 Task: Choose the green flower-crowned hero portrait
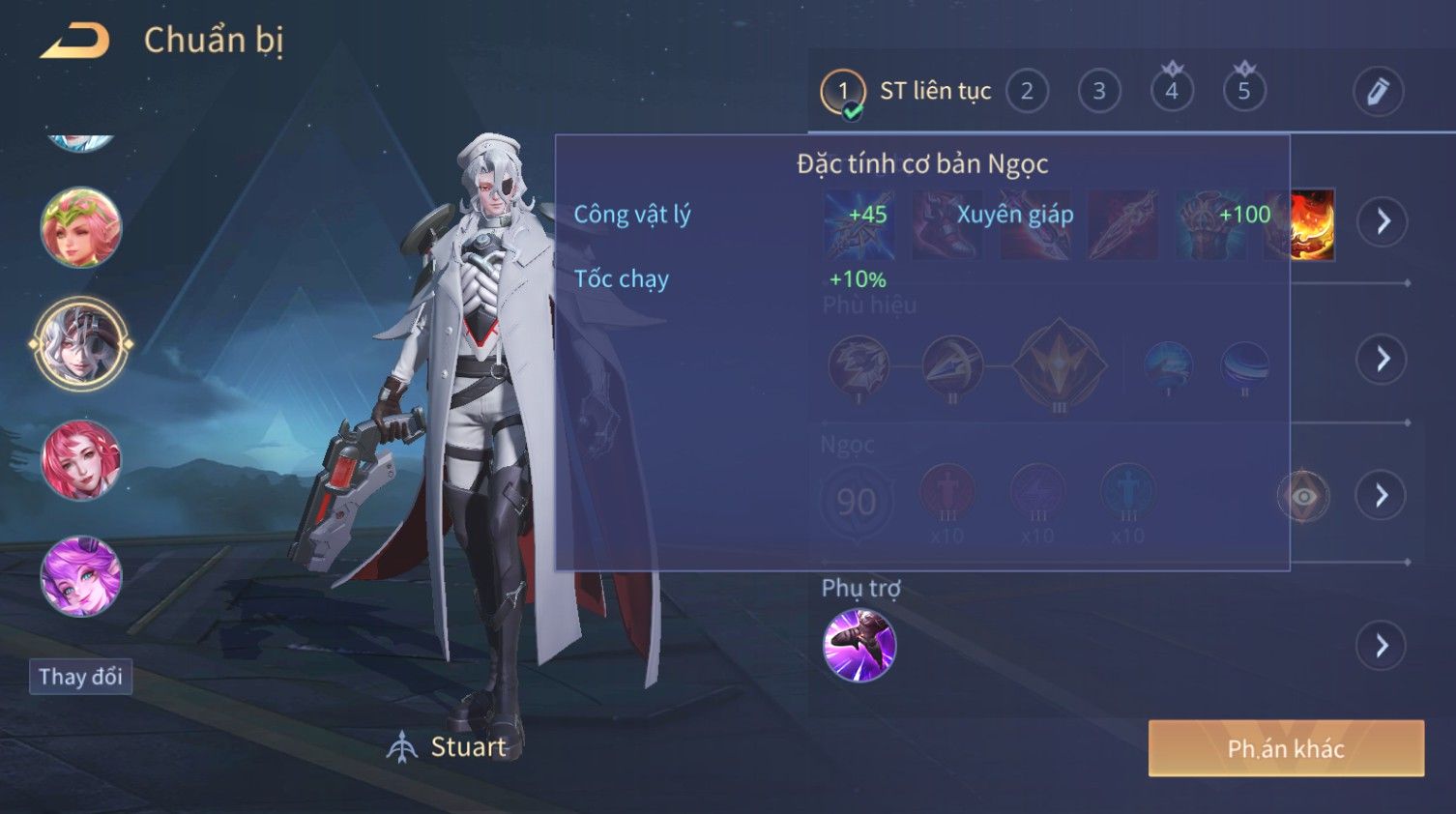click(81, 227)
